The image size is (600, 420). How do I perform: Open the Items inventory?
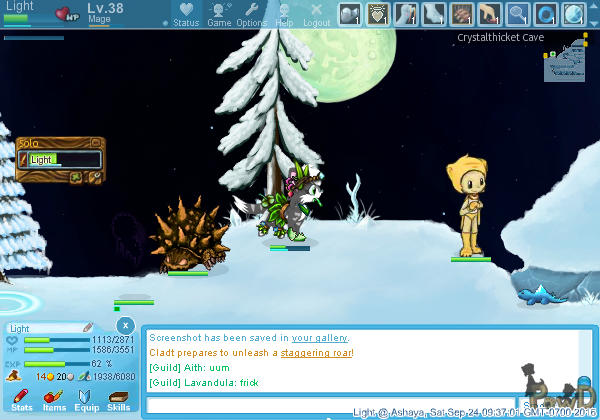coord(54,401)
